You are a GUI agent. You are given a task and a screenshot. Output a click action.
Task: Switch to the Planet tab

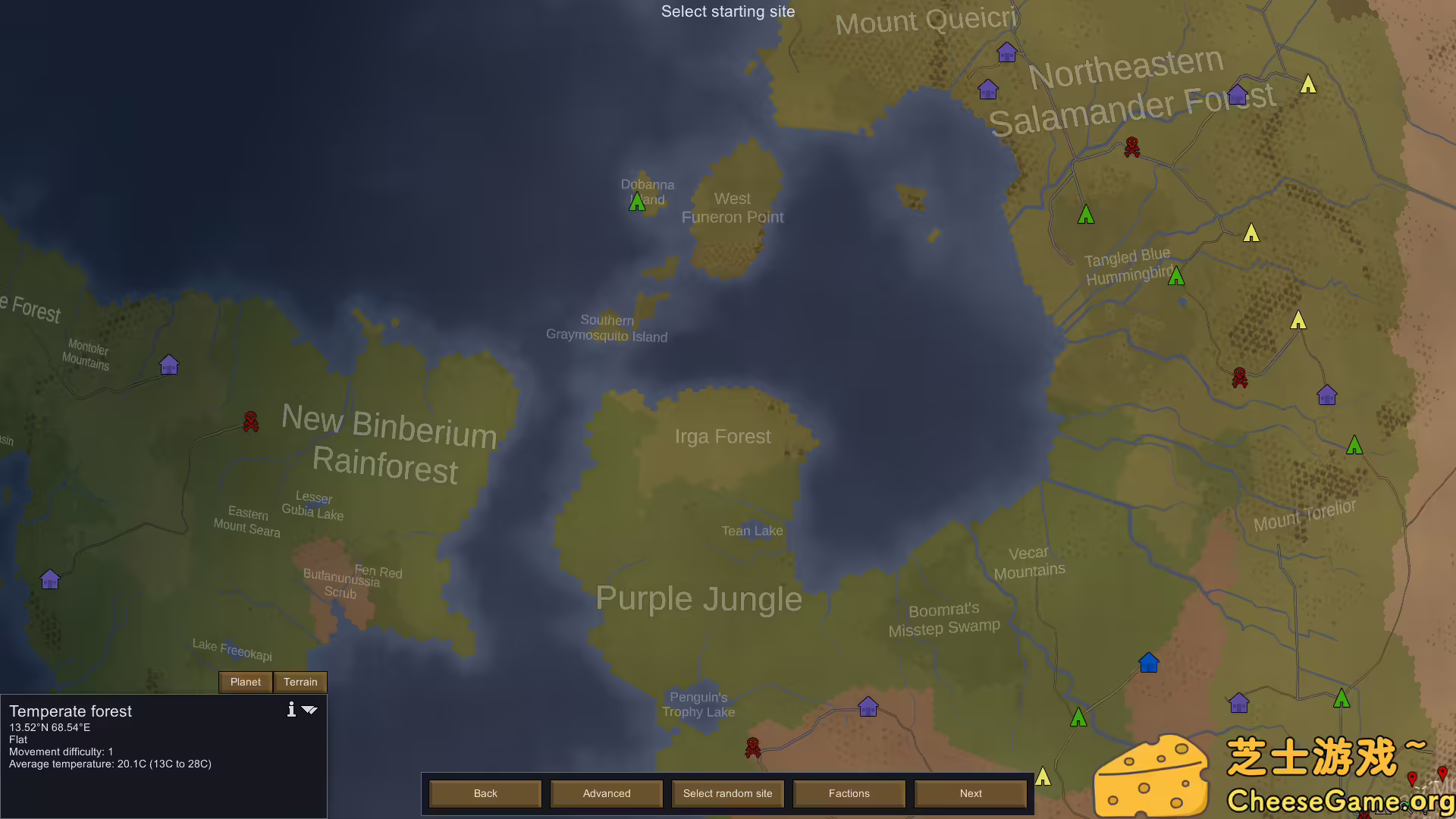(245, 682)
